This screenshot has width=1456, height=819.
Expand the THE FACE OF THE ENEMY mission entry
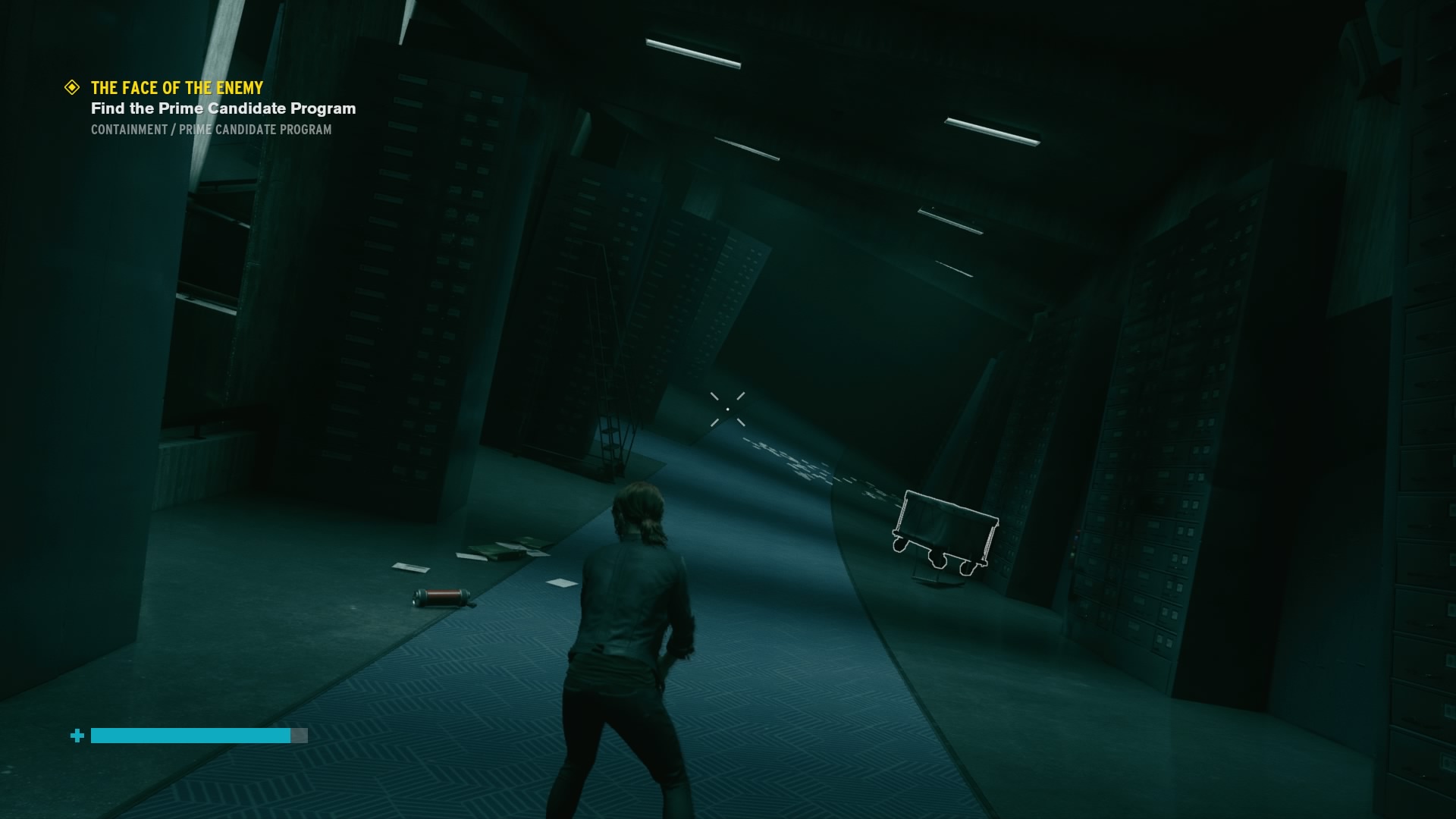coord(176,88)
